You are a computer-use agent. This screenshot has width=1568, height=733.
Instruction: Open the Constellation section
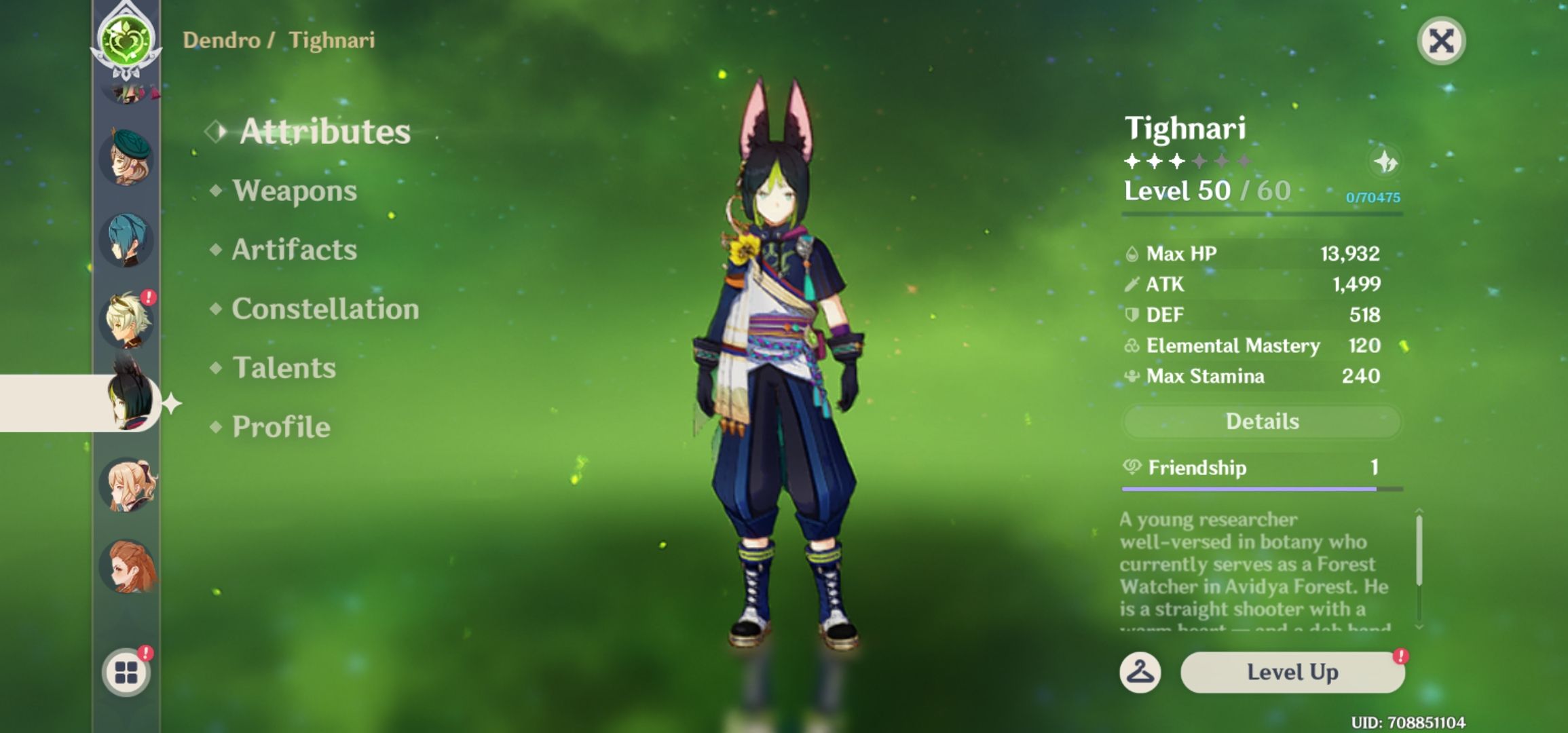point(324,309)
